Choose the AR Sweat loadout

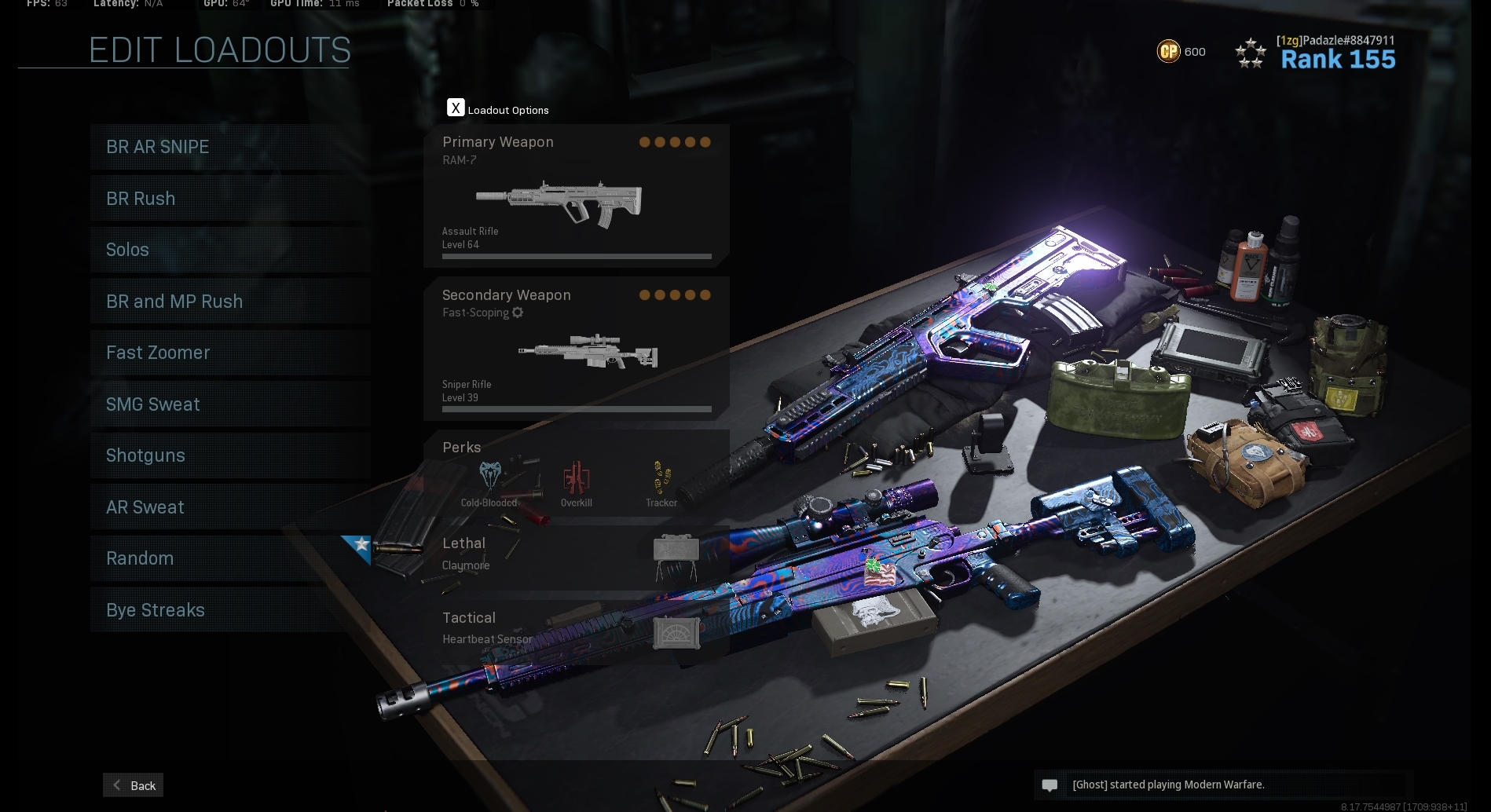(229, 507)
